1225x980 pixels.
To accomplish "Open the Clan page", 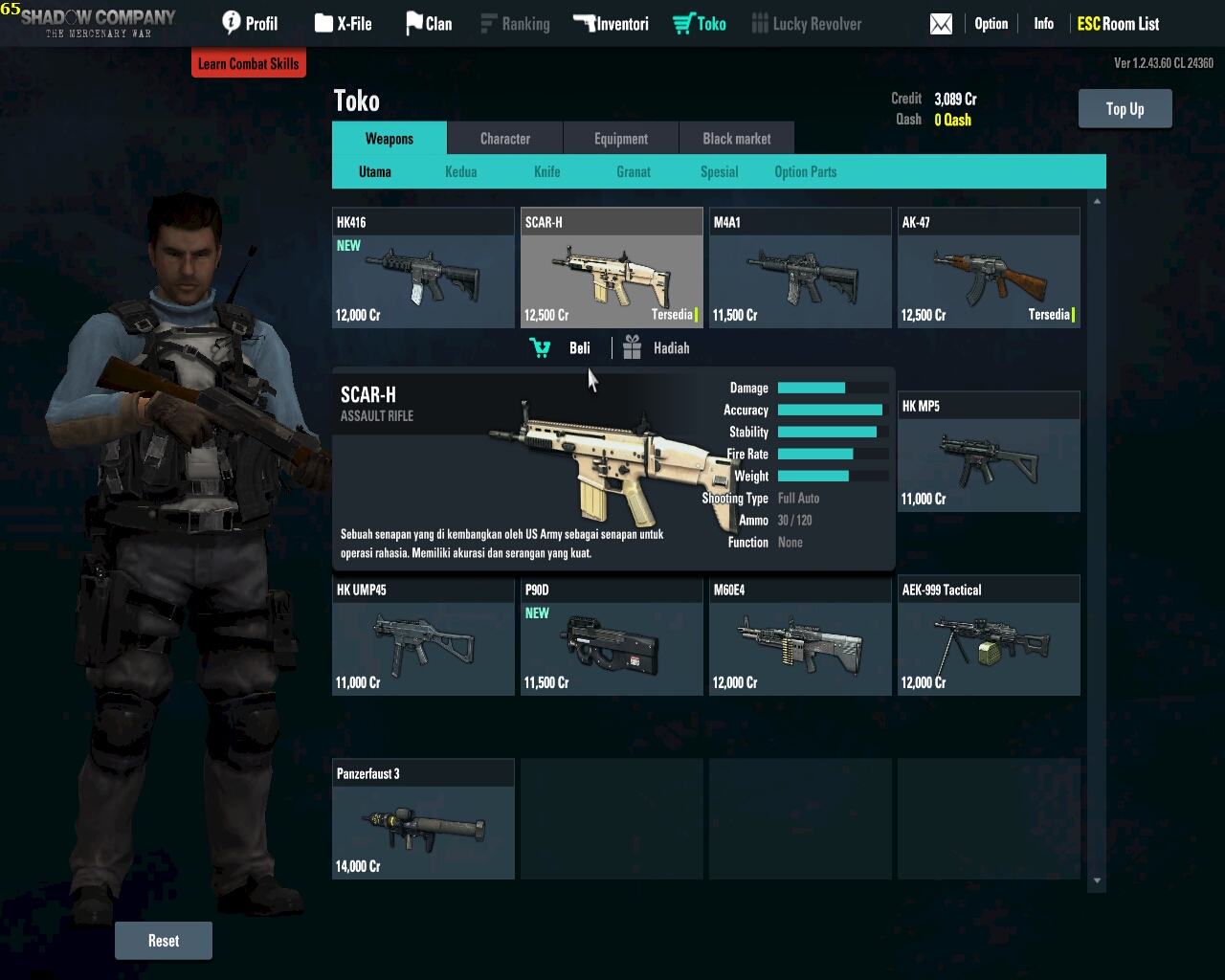I will click(x=429, y=24).
